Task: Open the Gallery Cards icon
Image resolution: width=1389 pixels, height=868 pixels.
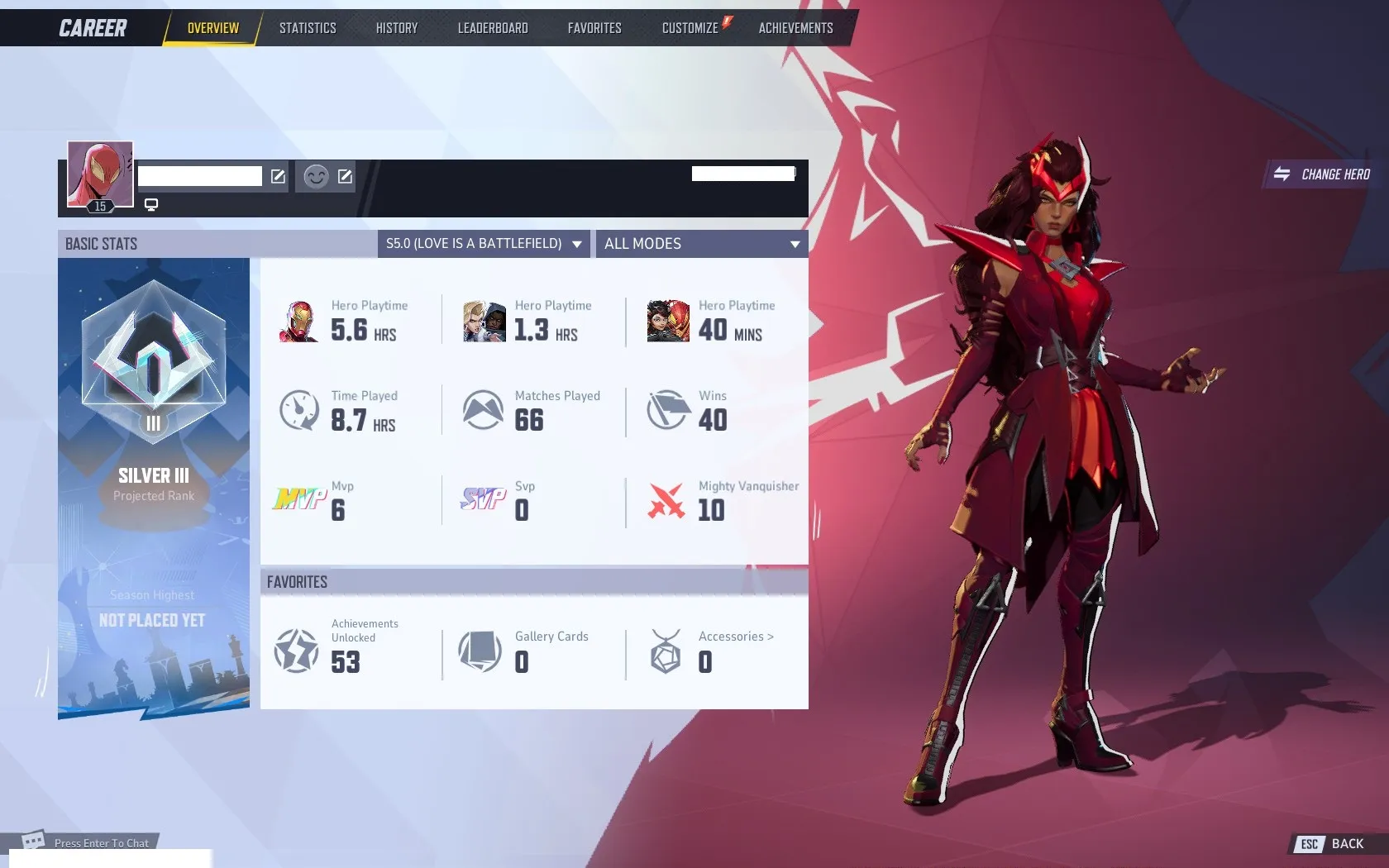Action: point(481,651)
